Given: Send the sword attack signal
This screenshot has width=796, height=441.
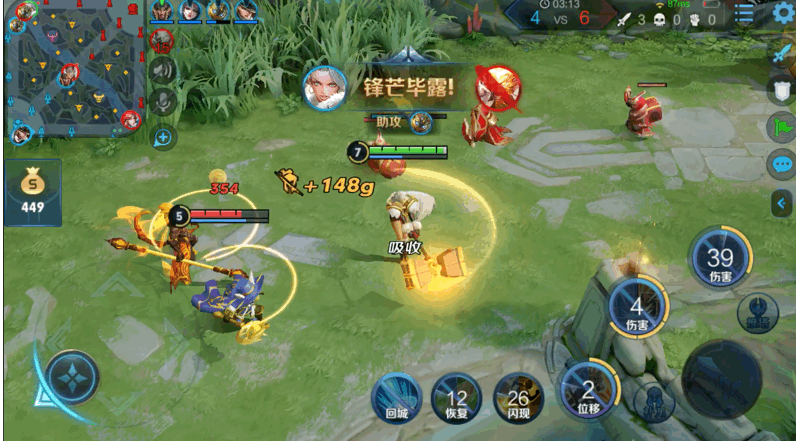Looking at the screenshot, I should pyautogui.click(x=781, y=54).
